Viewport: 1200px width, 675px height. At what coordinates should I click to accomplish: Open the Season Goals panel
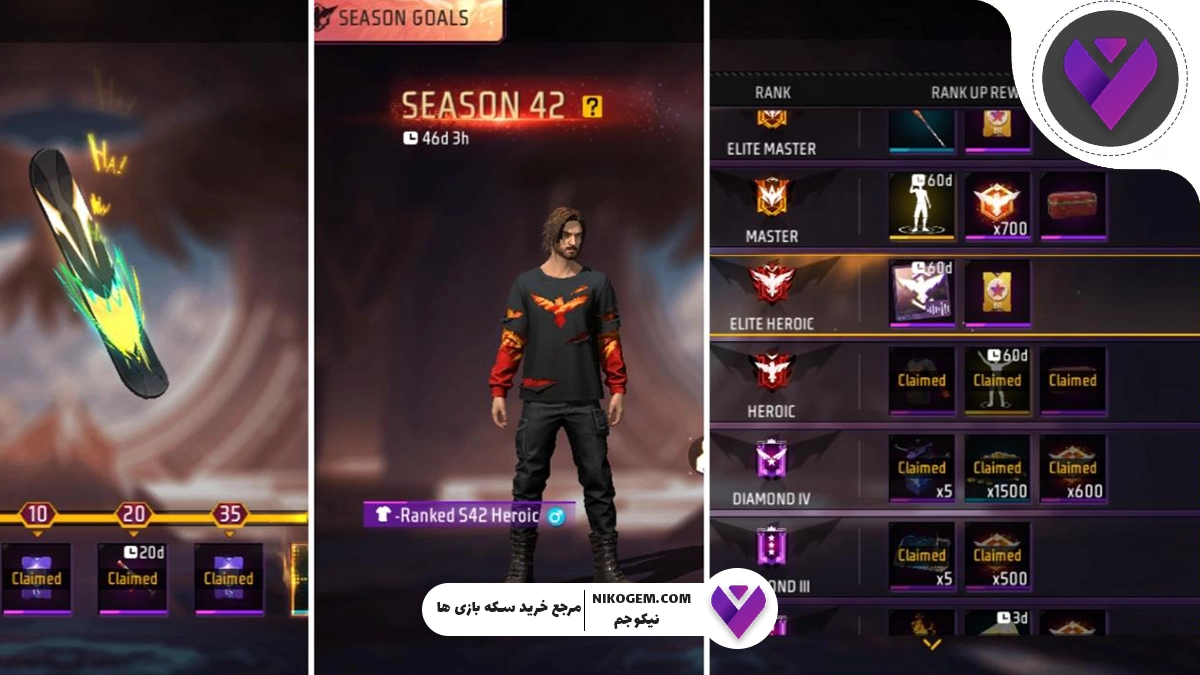click(x=407, y=18)
